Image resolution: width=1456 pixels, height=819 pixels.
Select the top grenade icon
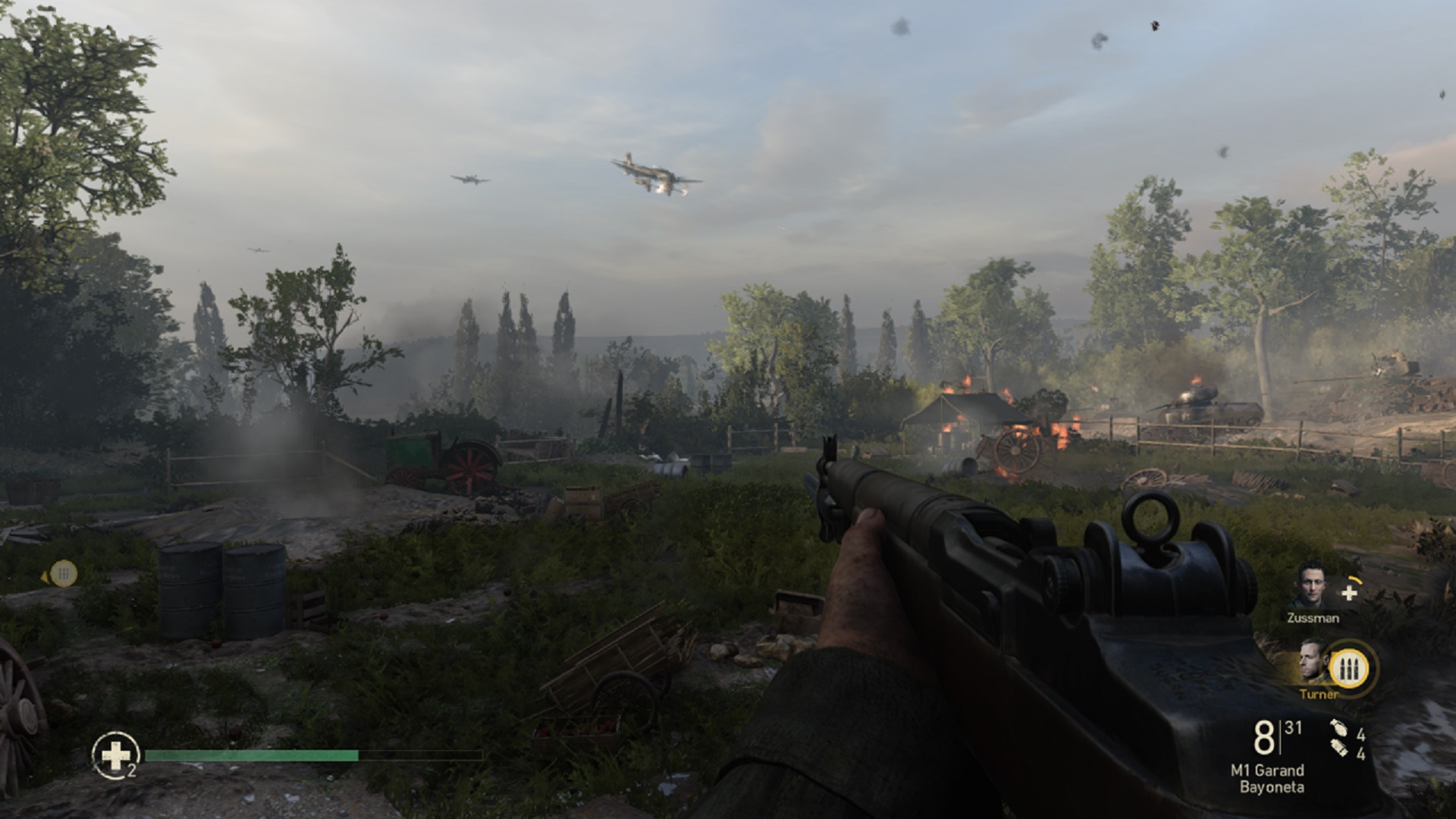tap(1339, 731)
